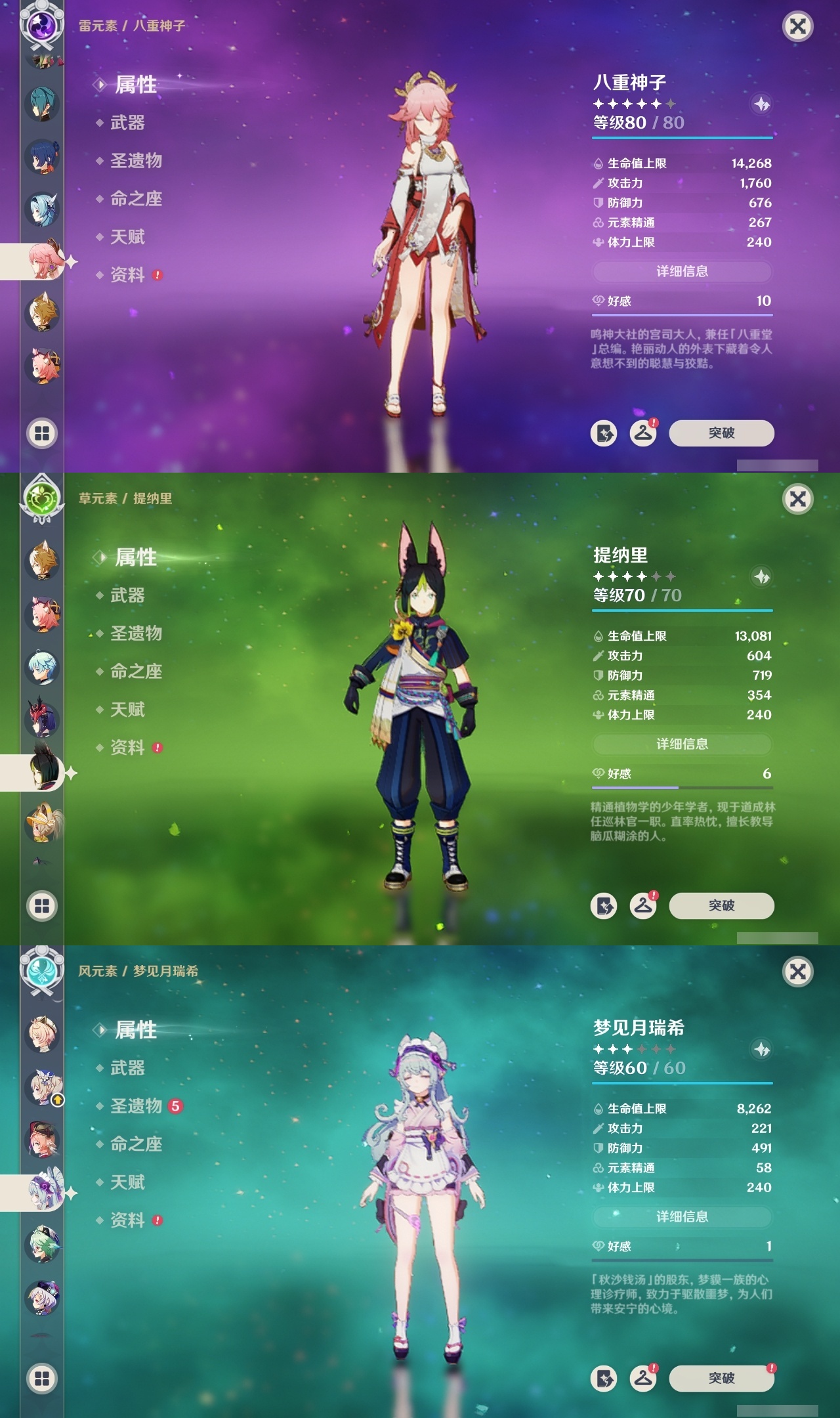Viewport: 840px width, 1418px height.
Task: Click the artifact quick-swap icon with red notification
Action: point(644,433)
